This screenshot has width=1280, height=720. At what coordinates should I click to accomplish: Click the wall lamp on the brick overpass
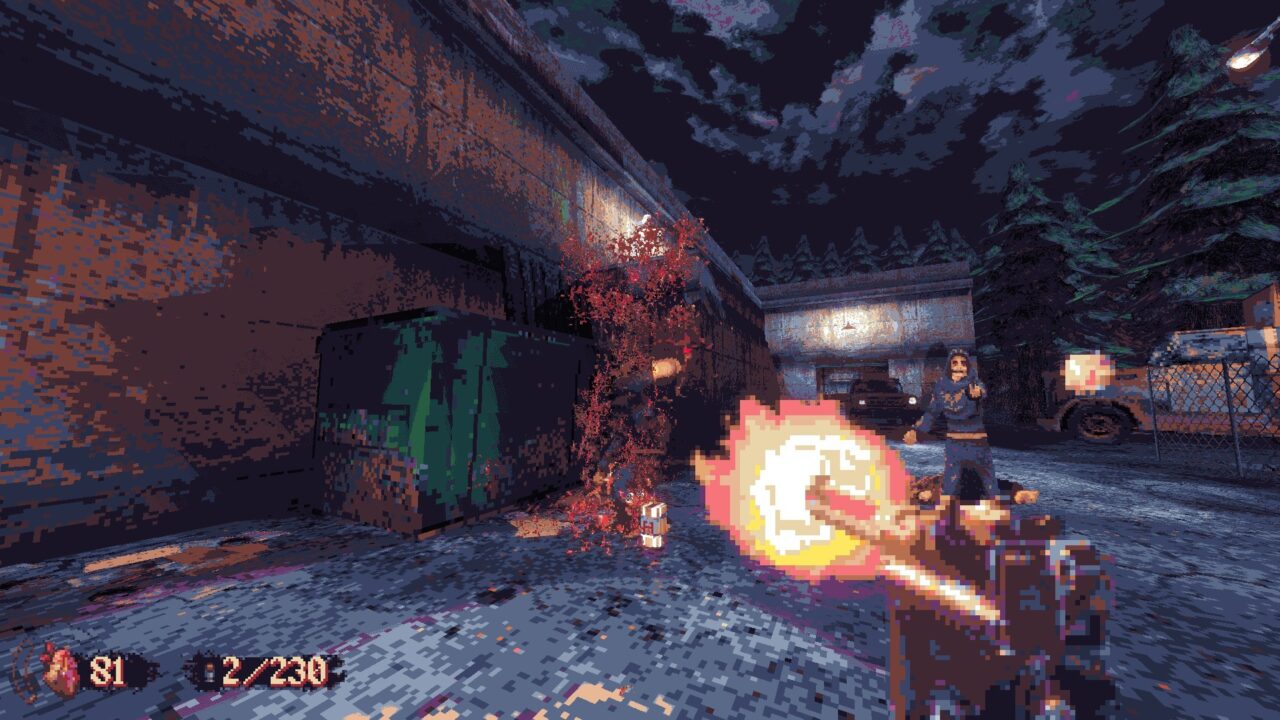point(643,217)
